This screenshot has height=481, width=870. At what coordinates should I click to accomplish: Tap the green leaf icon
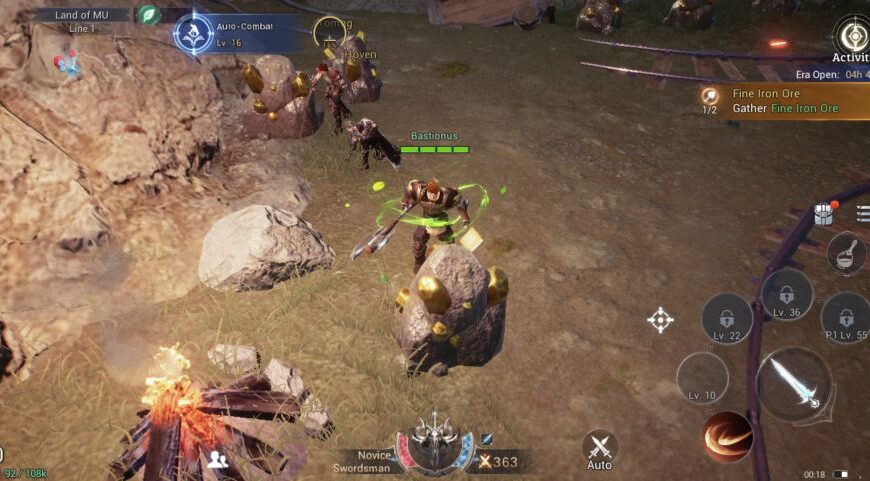click(x=148, y=15)
